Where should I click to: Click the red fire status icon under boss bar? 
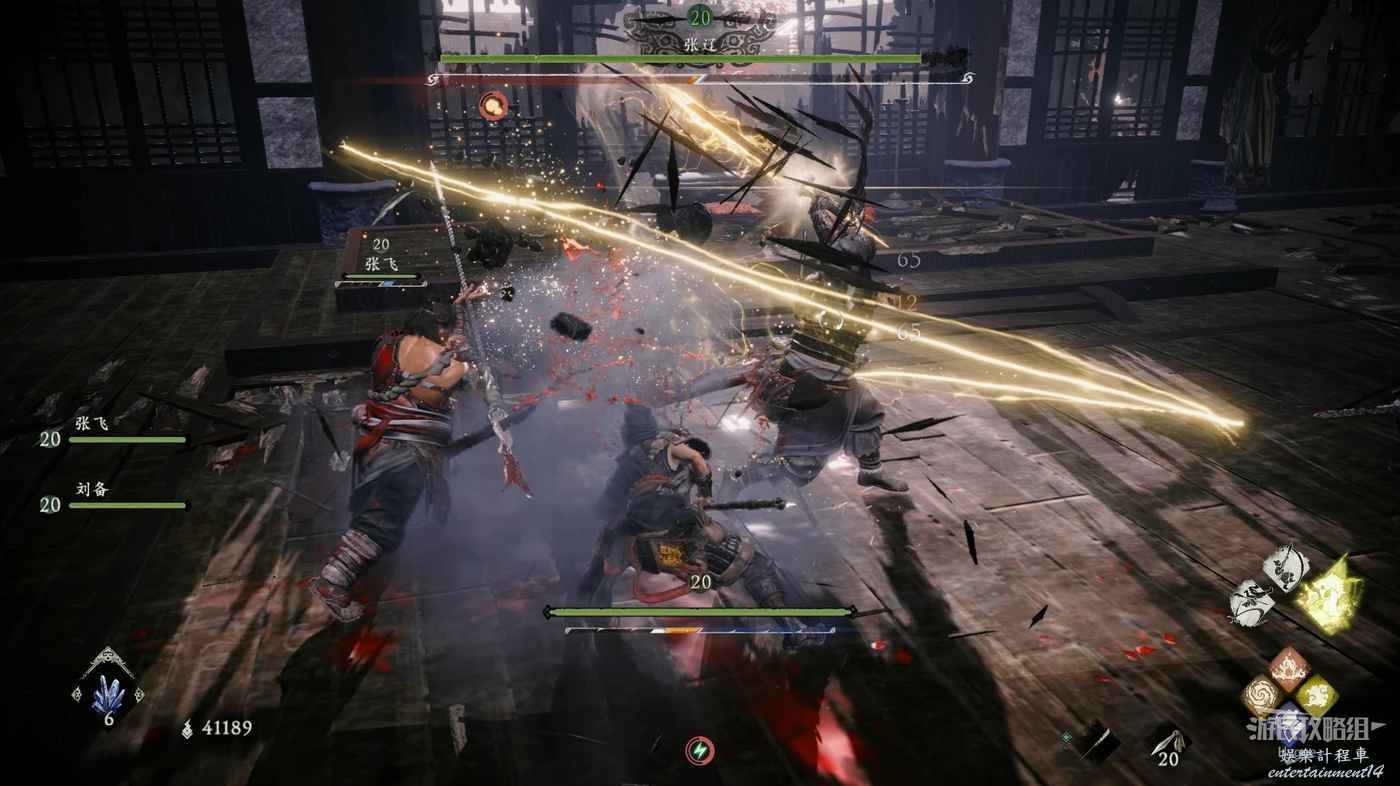coord(491,104)
